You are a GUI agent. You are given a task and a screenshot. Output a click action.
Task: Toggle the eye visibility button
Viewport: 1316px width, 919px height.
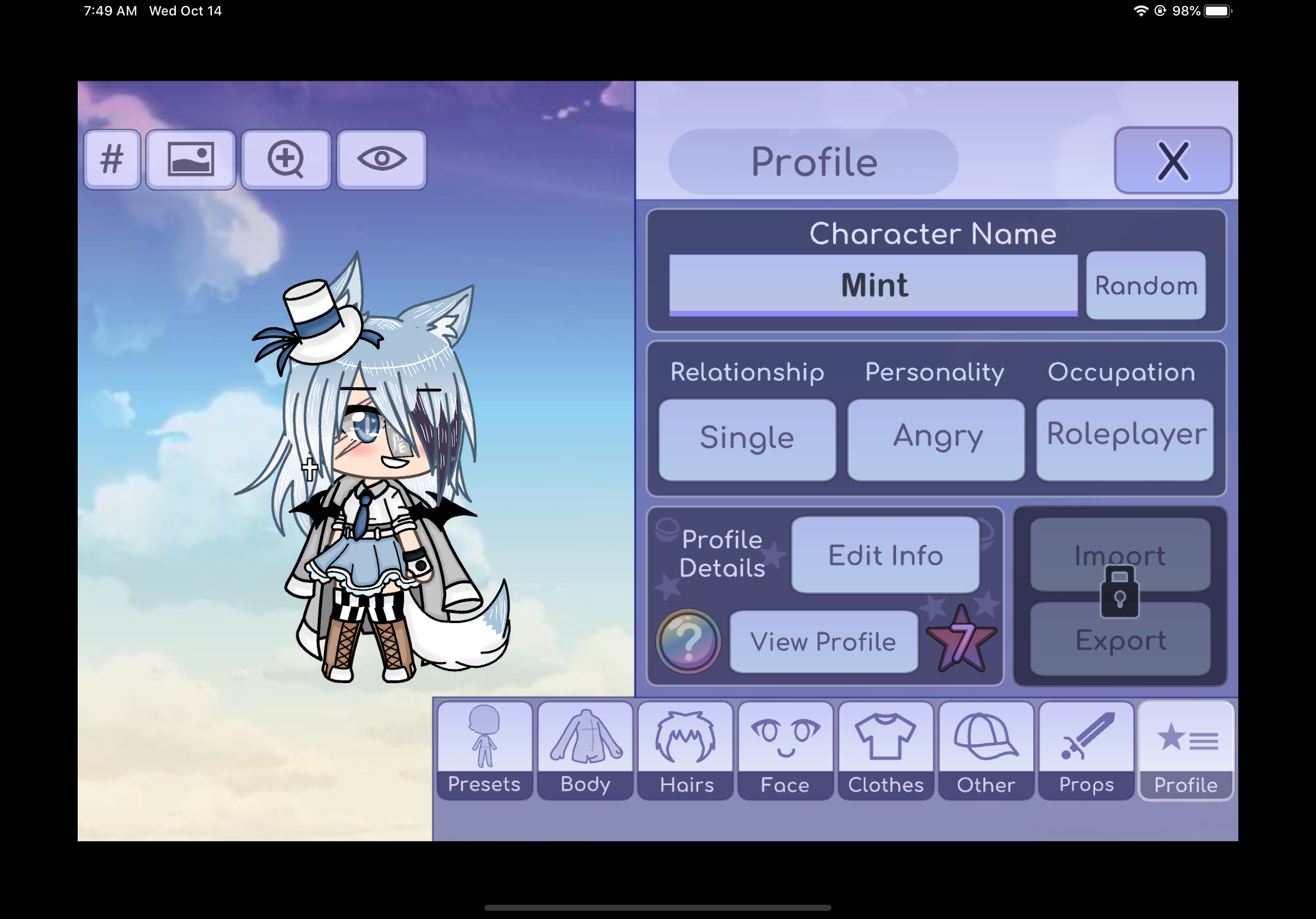click(382, 159)
